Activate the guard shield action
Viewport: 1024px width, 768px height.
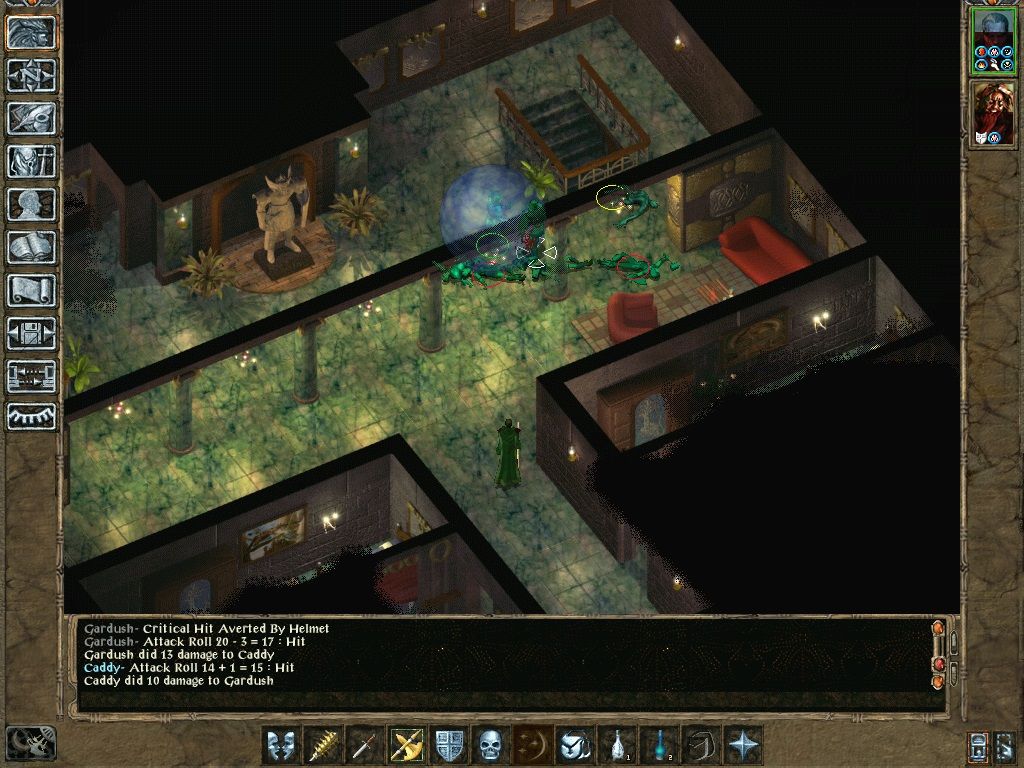[449, 746]
